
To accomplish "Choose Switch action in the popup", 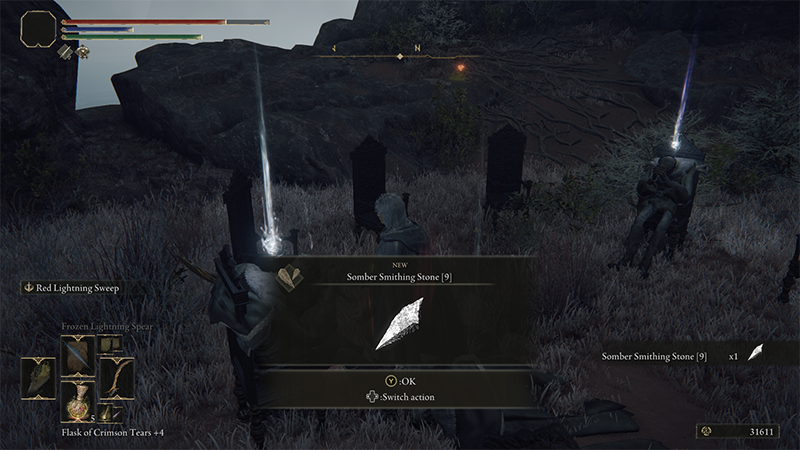I will tap(400, 397).
